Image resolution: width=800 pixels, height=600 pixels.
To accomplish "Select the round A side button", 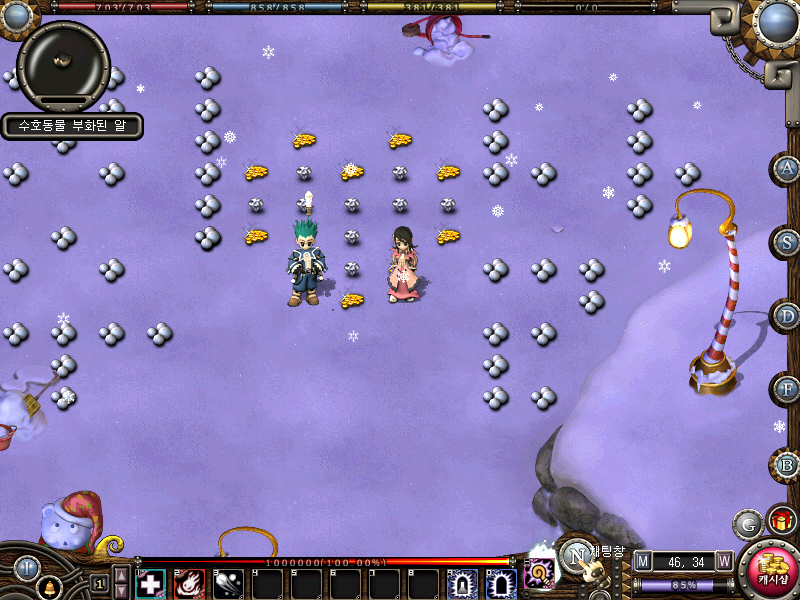I will click(x=787, y=168).
